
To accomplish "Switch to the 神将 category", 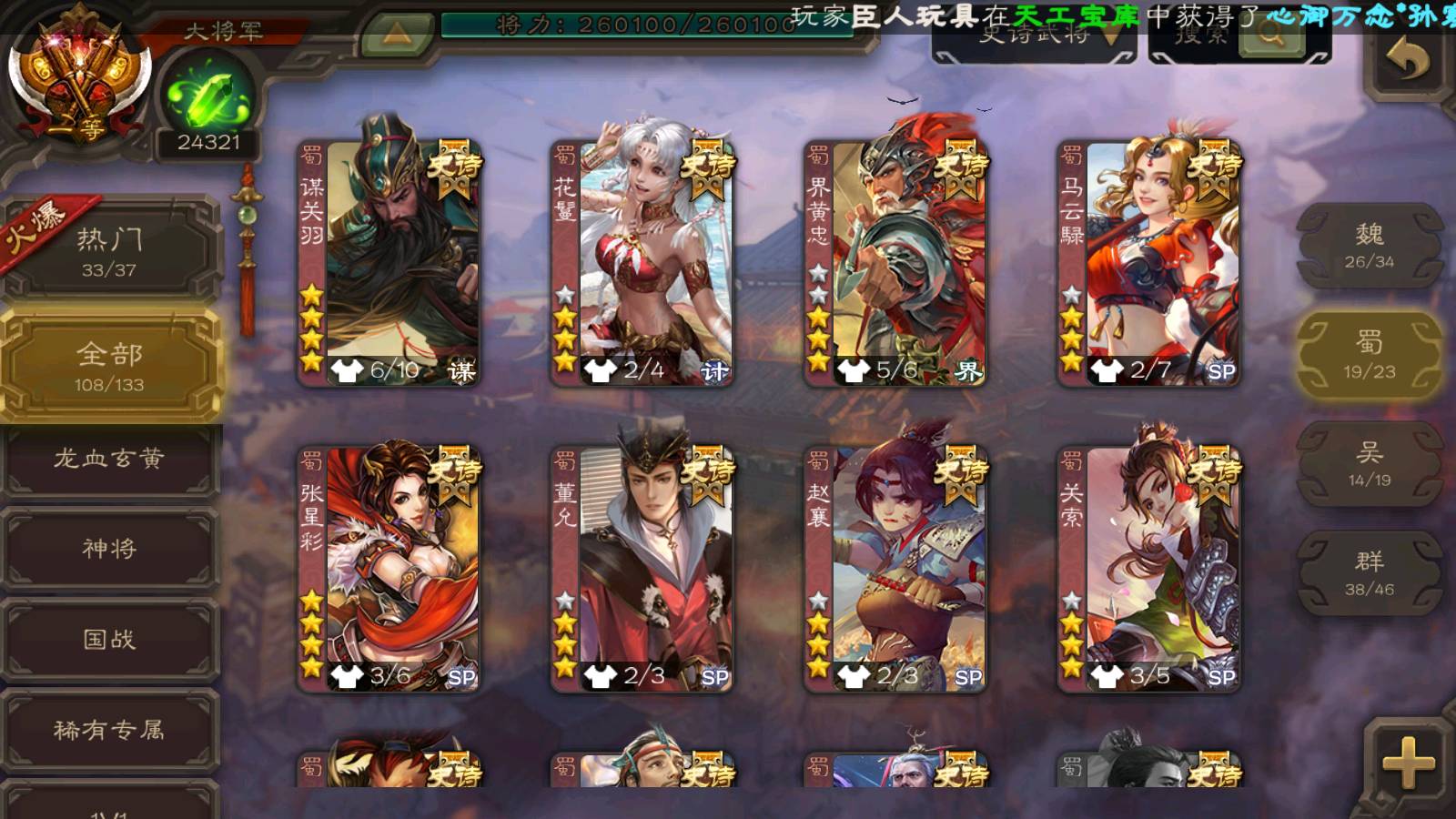I will (109, 549).
